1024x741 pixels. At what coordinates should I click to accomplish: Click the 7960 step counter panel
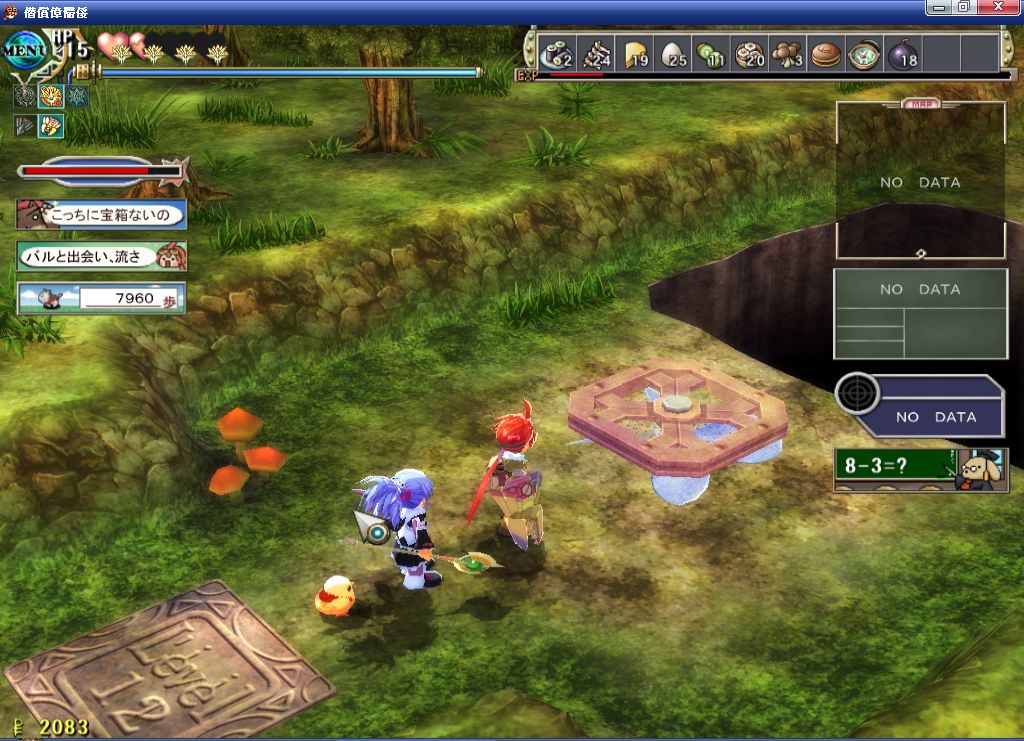[100, 298]
